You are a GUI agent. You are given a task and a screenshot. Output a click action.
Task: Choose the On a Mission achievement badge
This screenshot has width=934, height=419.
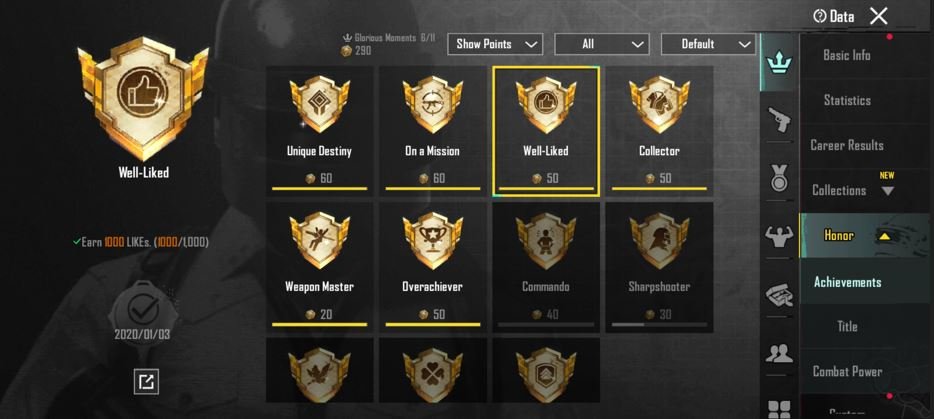point(432,129)
